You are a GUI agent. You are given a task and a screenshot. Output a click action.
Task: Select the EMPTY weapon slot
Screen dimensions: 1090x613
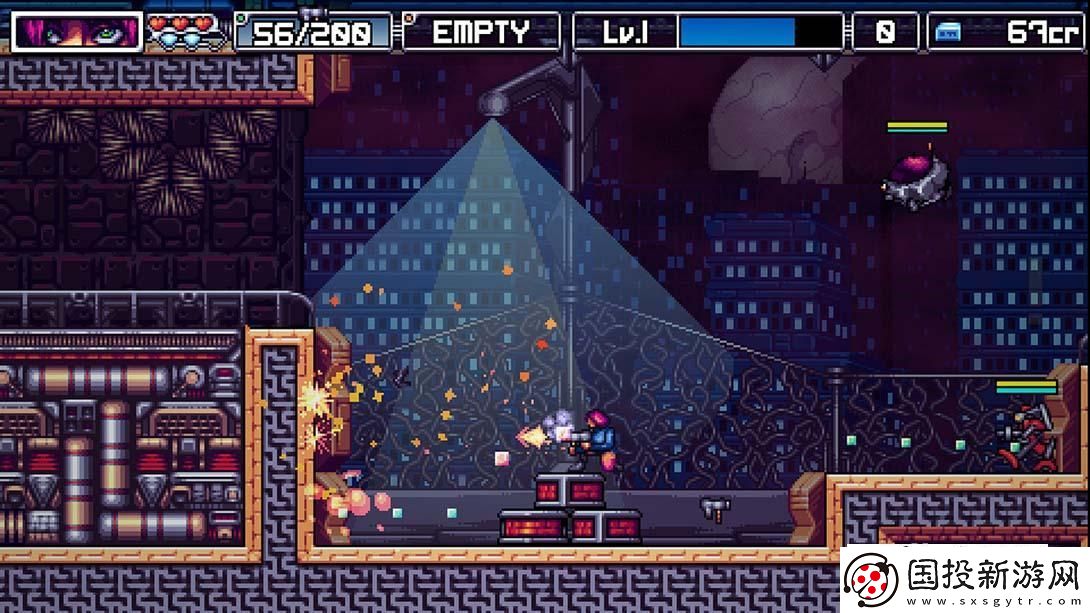pyautogui.click(x=481, y=32)
